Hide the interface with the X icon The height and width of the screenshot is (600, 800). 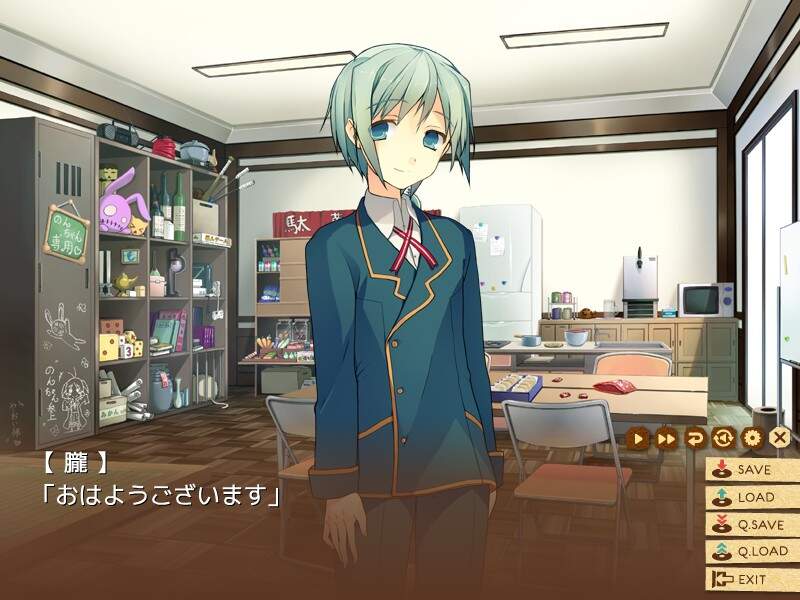pos(780,438)
